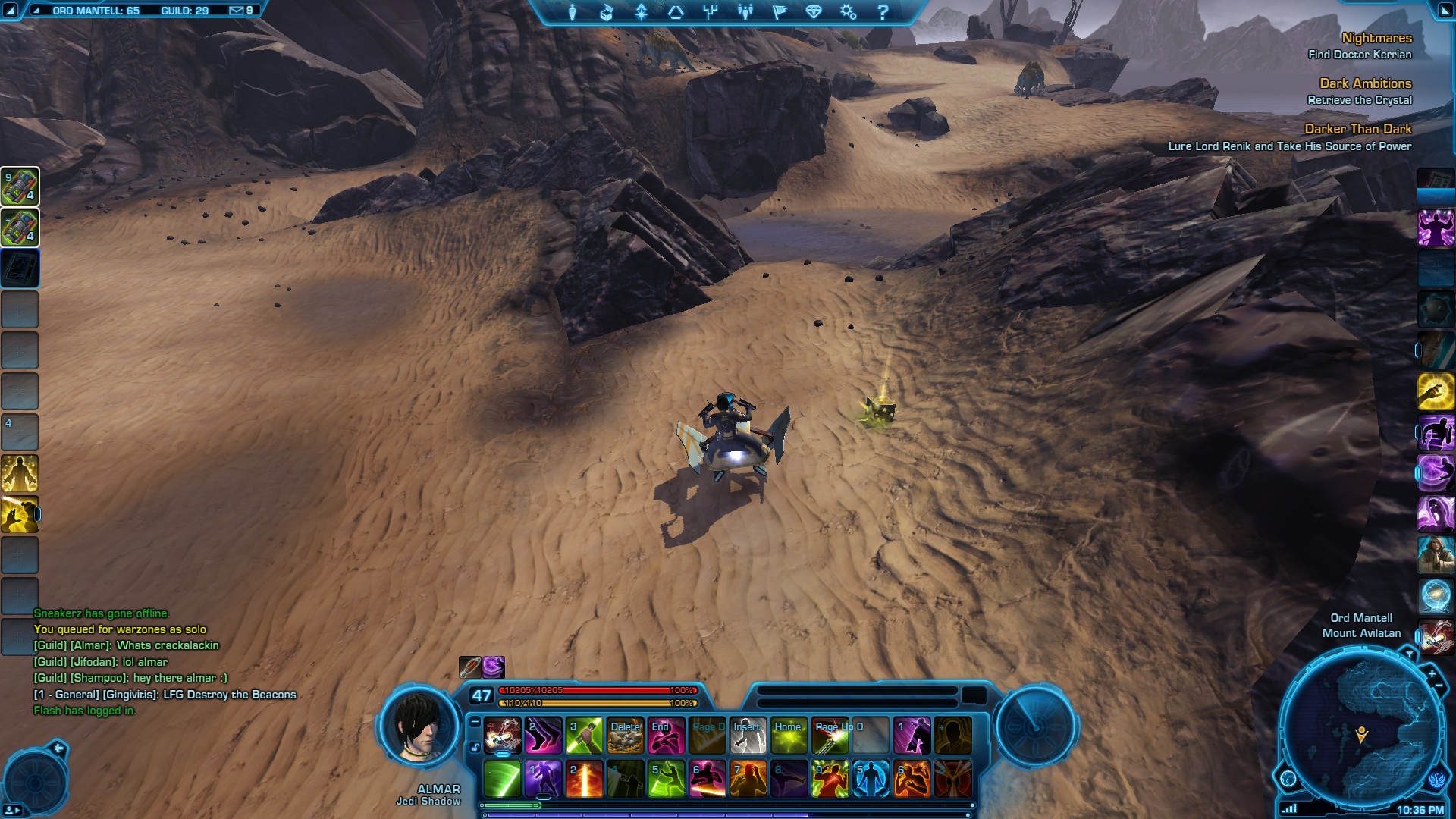The height and width of the screenshot is (819, 1456).
Task: Select the Nightmares quest in tracker
Action: click(1376, 38)
